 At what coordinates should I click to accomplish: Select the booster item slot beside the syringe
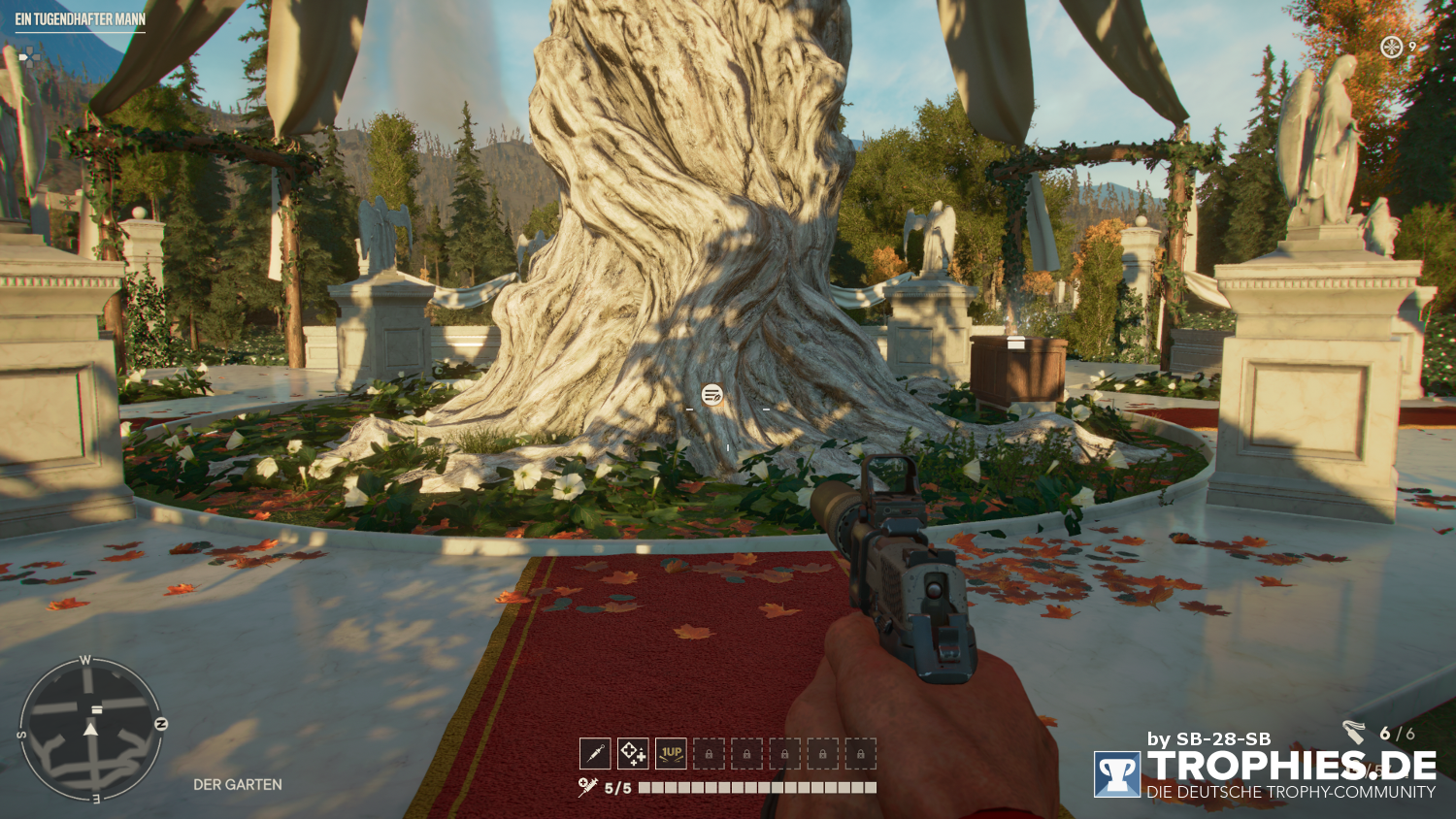point(632,753)
